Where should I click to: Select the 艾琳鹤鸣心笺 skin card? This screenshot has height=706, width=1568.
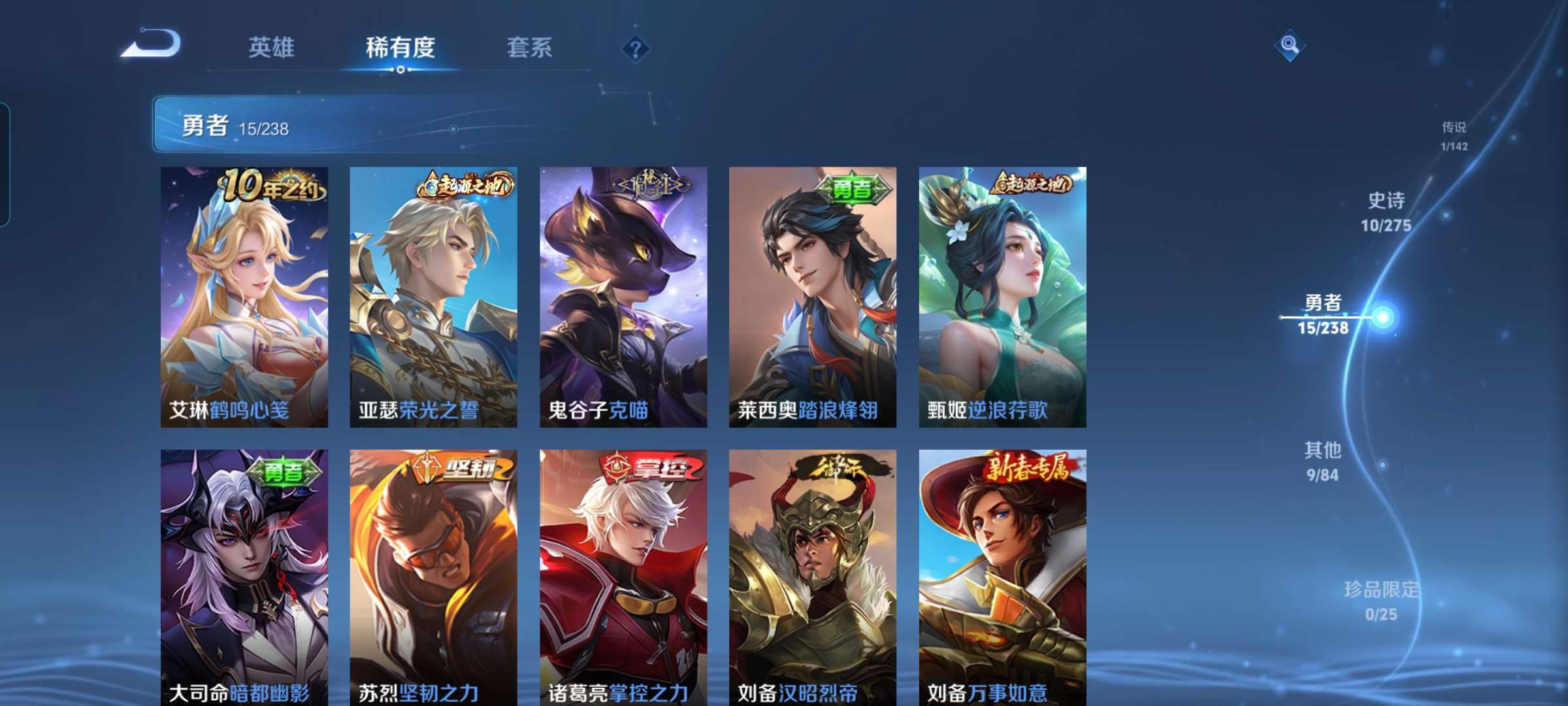(244, 297)
